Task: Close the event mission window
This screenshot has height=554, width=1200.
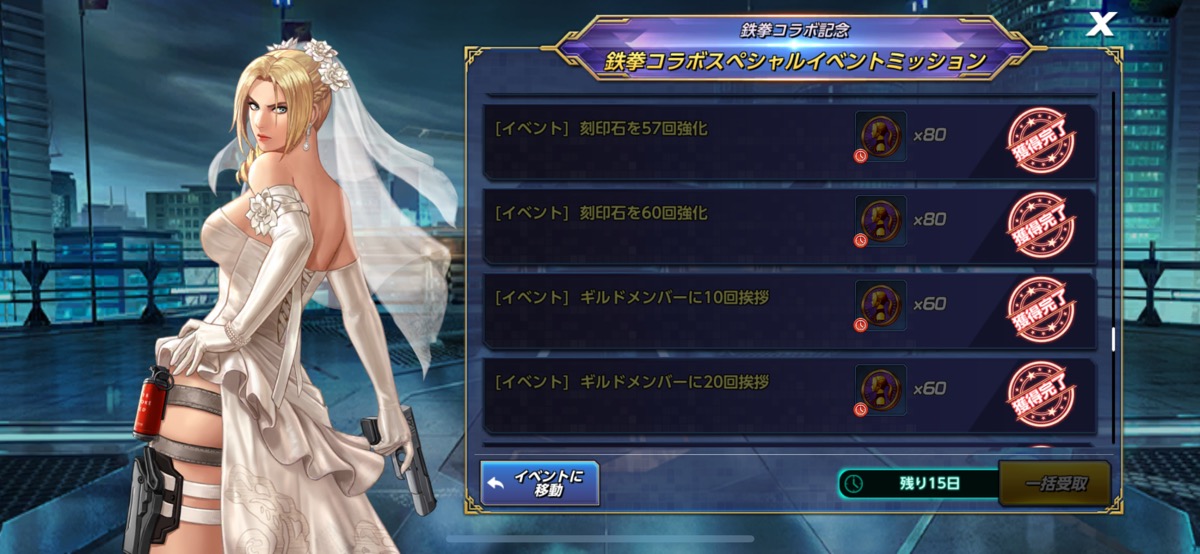Action: pyautogui.click(x=1100, y=25)
